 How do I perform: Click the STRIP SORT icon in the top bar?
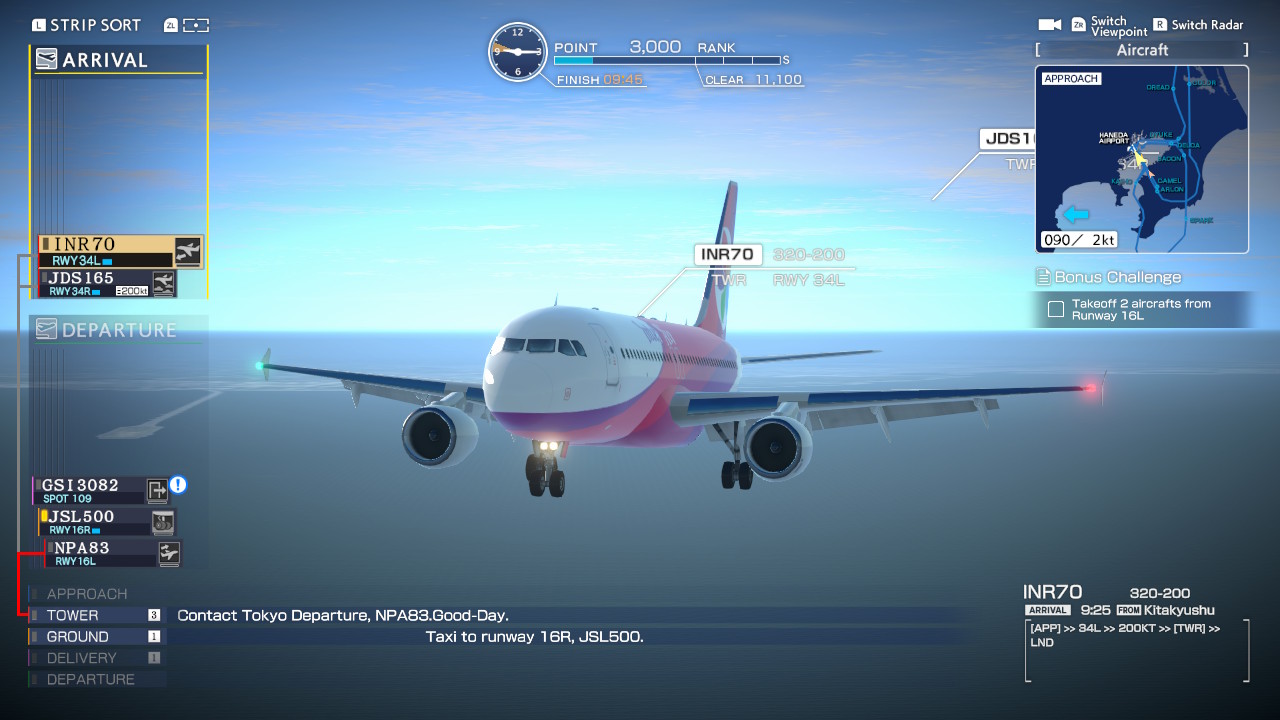point(37,24)
